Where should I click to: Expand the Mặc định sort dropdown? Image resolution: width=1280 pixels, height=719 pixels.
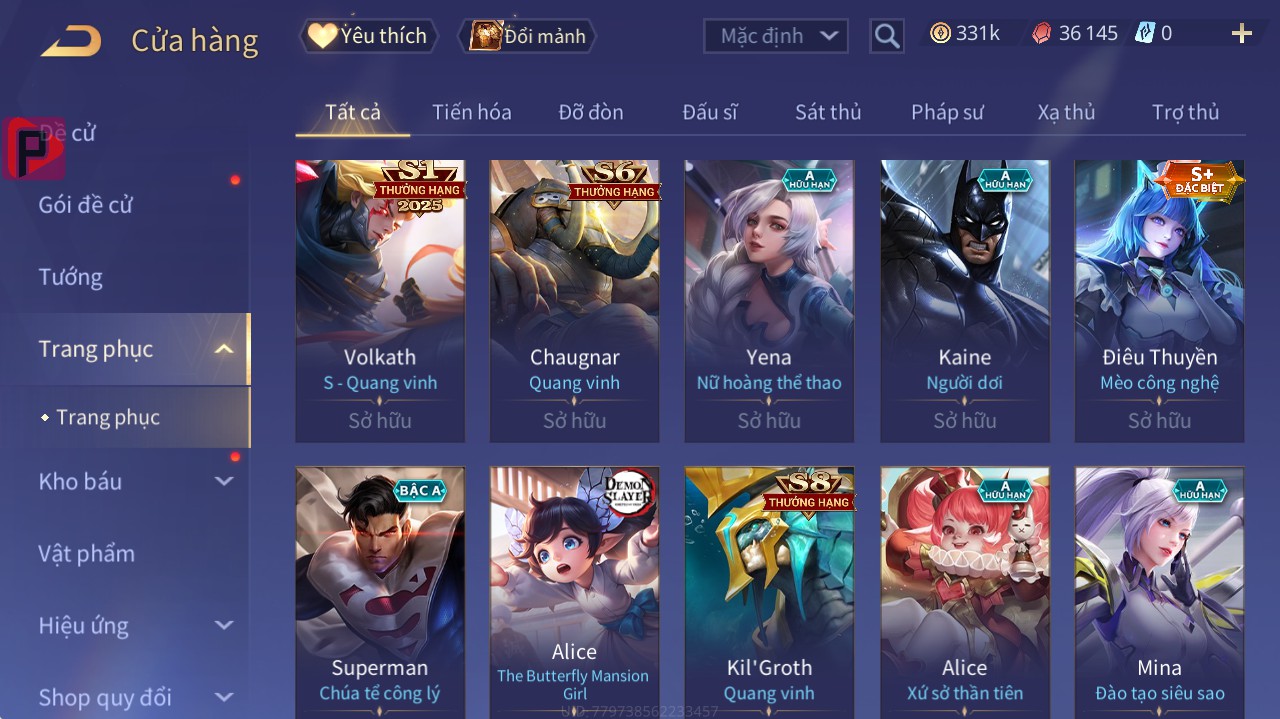pos(776,36)
